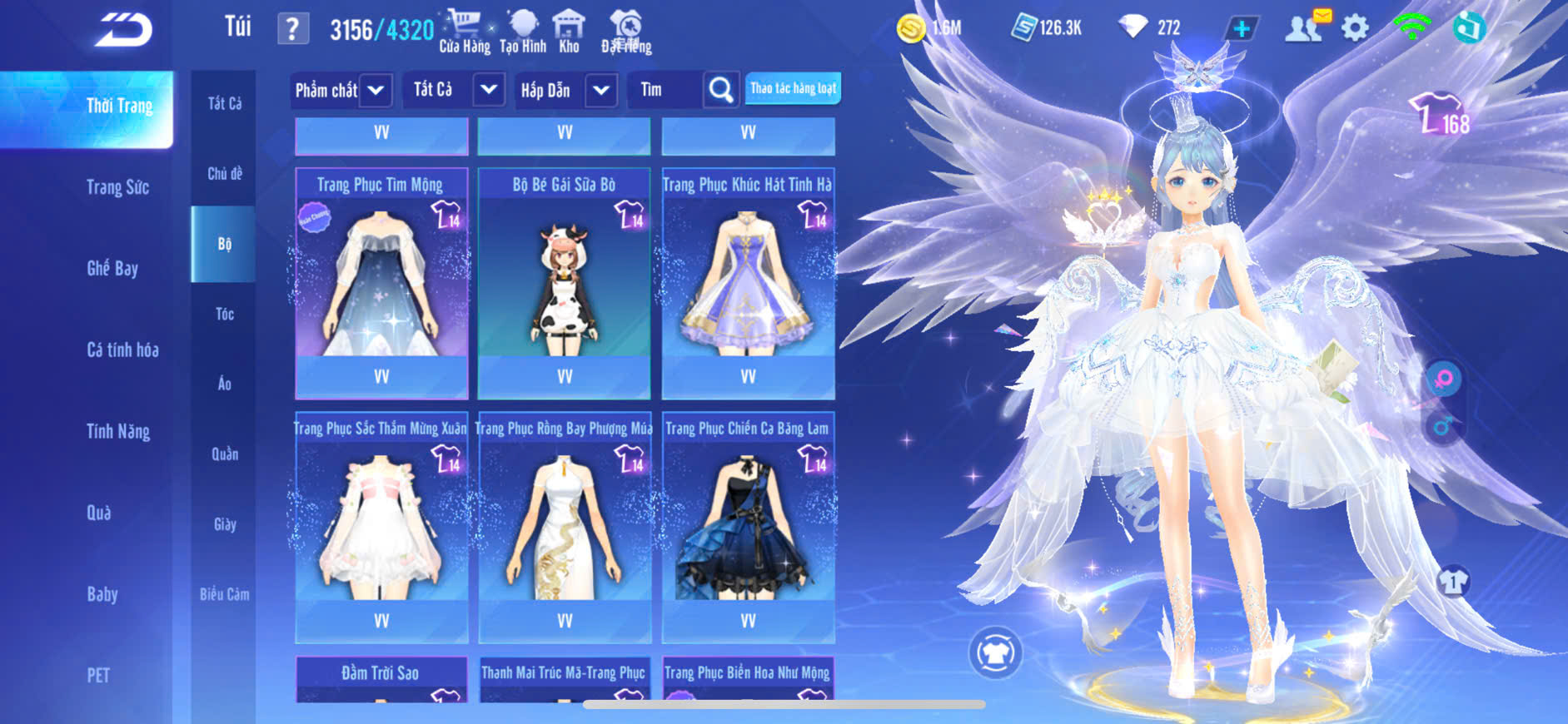The image size is (1568, 724).
Task: Select the Bộ Bé Gái Sữa Bò outfit
Action: pyautogui.click(x=565, y=283)
